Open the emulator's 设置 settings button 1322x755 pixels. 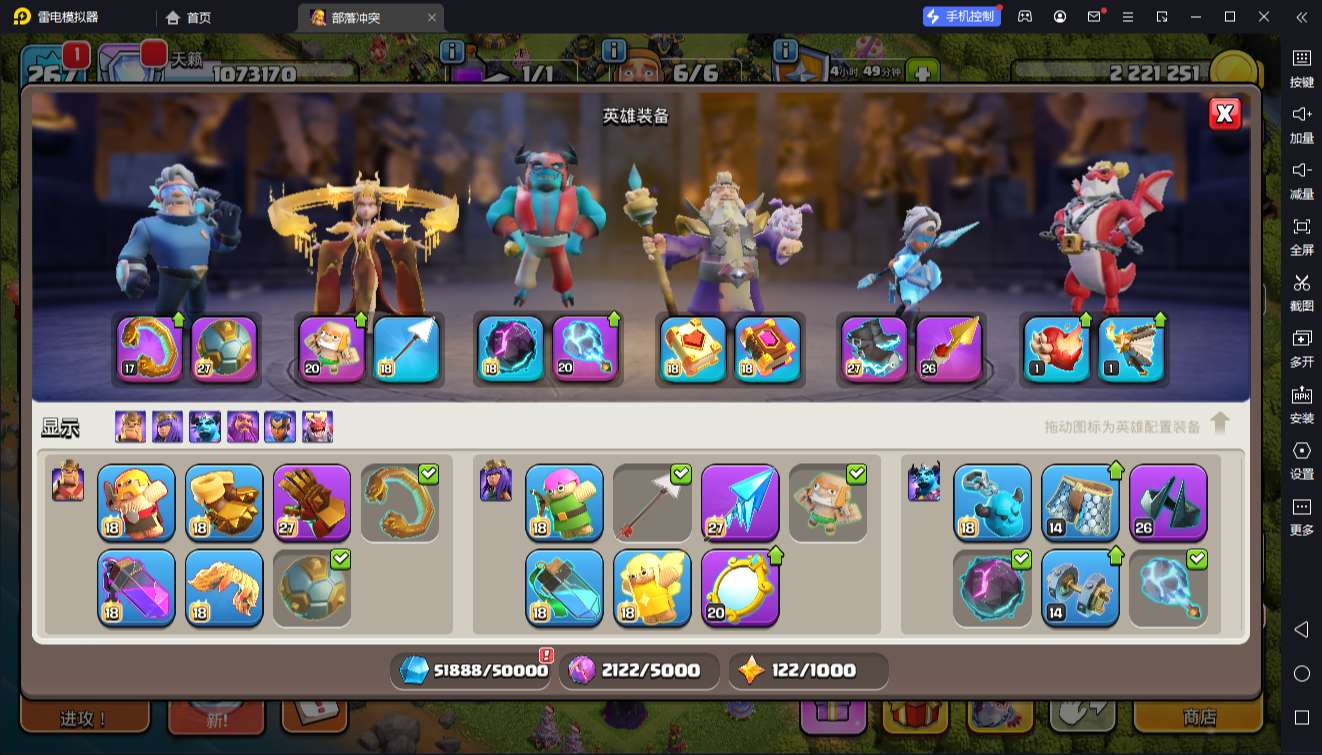(x=1301, y=459)
